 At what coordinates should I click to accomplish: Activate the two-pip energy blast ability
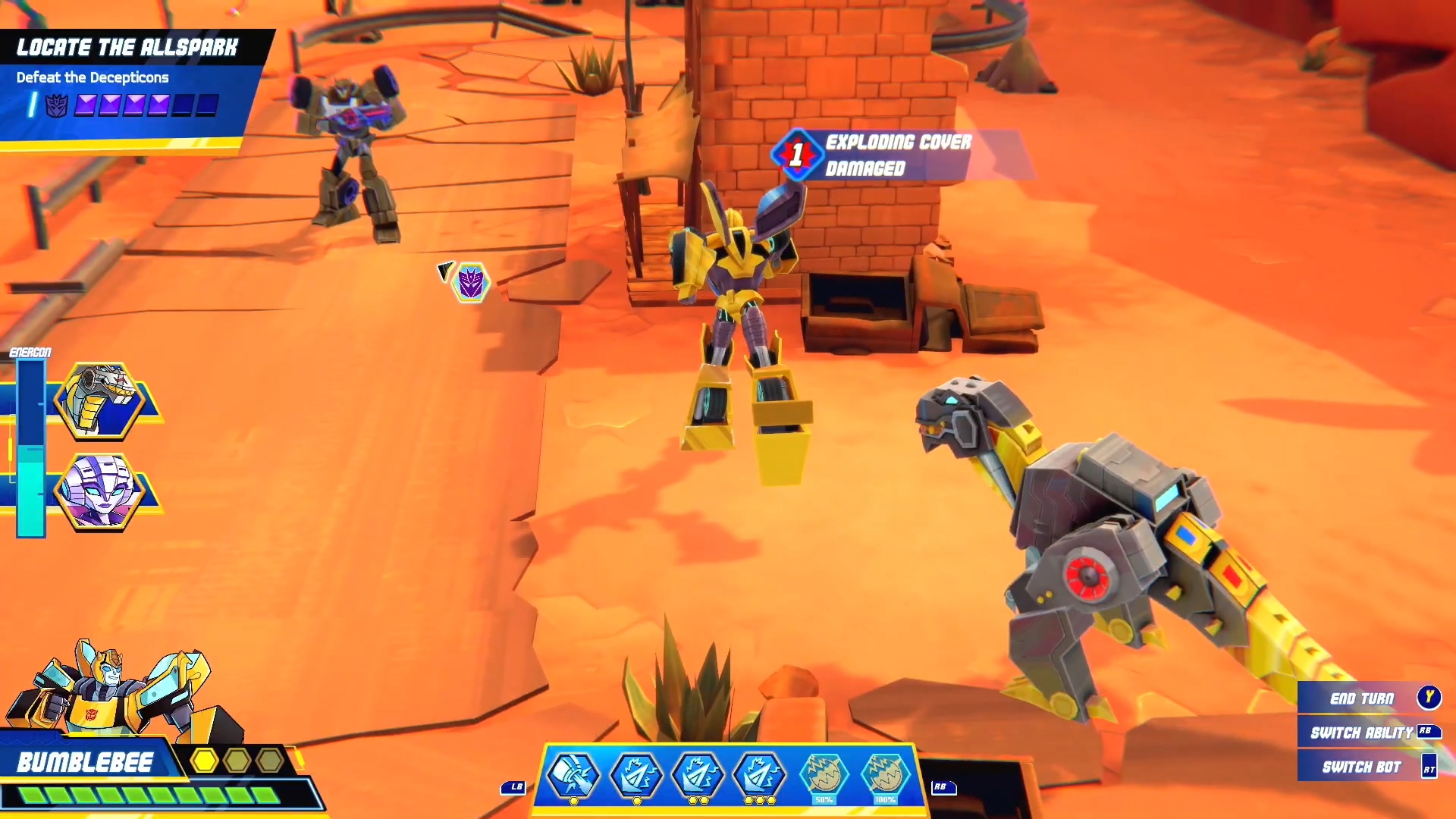[698, 775]
